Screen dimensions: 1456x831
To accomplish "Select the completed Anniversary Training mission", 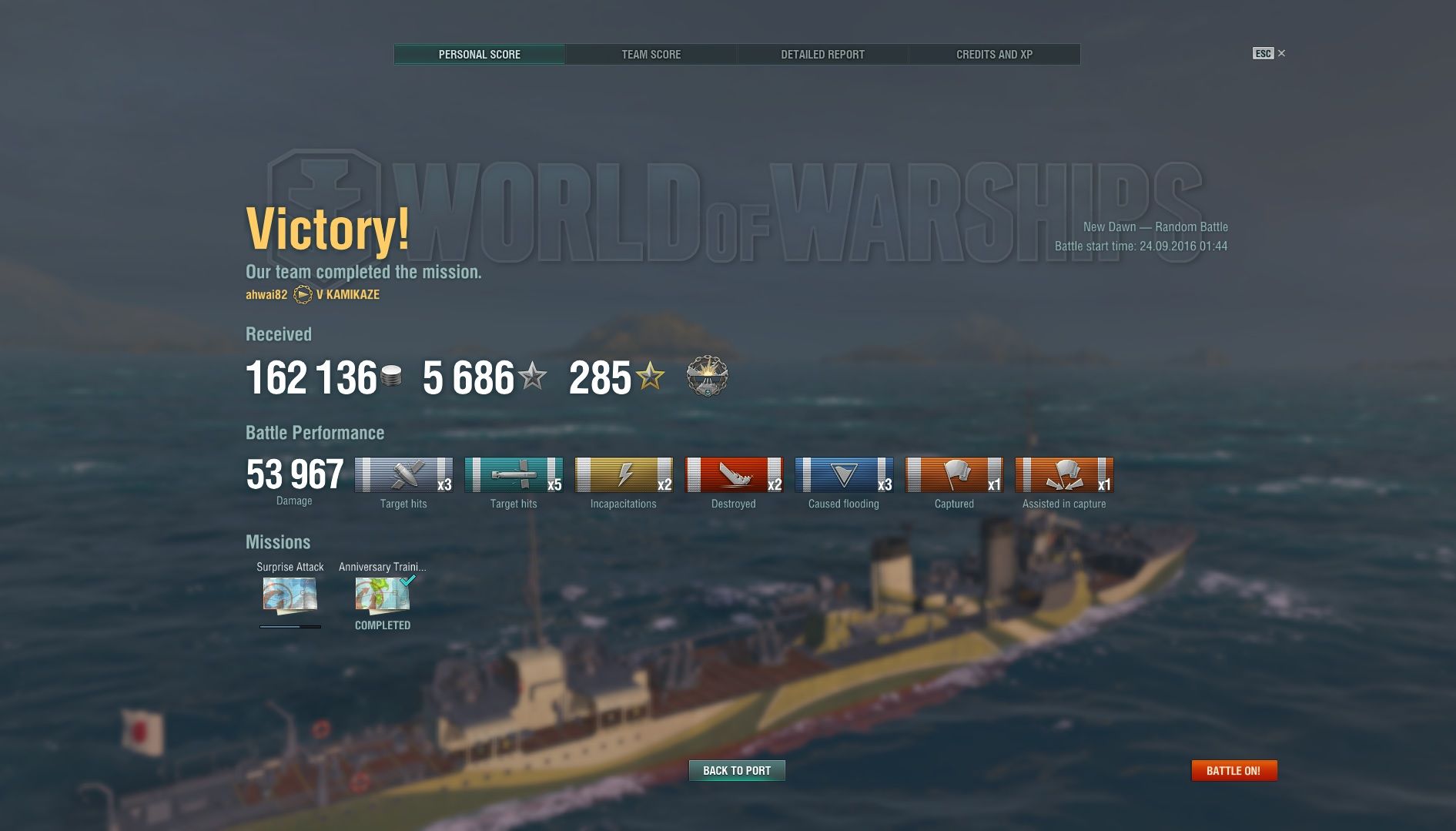I will coord(383,595).
